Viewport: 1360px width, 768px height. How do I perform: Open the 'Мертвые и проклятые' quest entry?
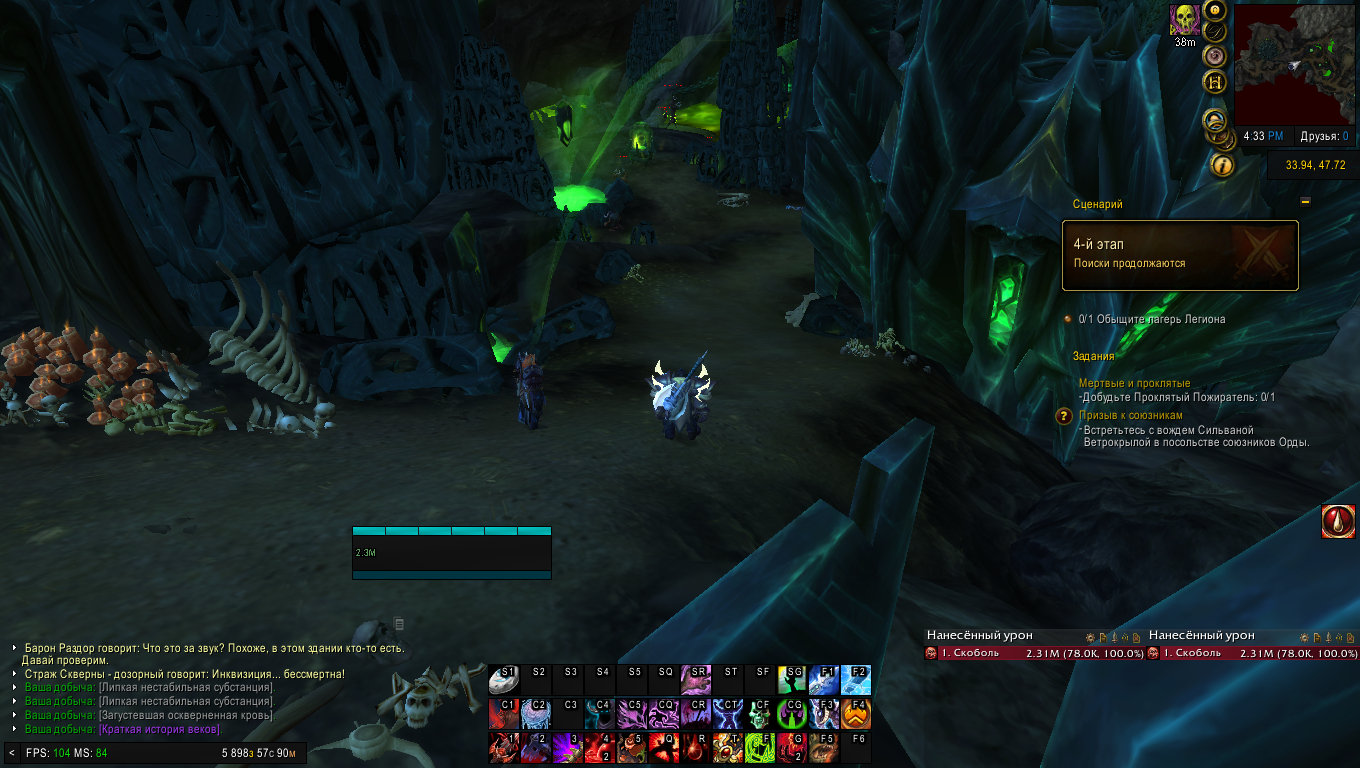(x=1134, y=383)
